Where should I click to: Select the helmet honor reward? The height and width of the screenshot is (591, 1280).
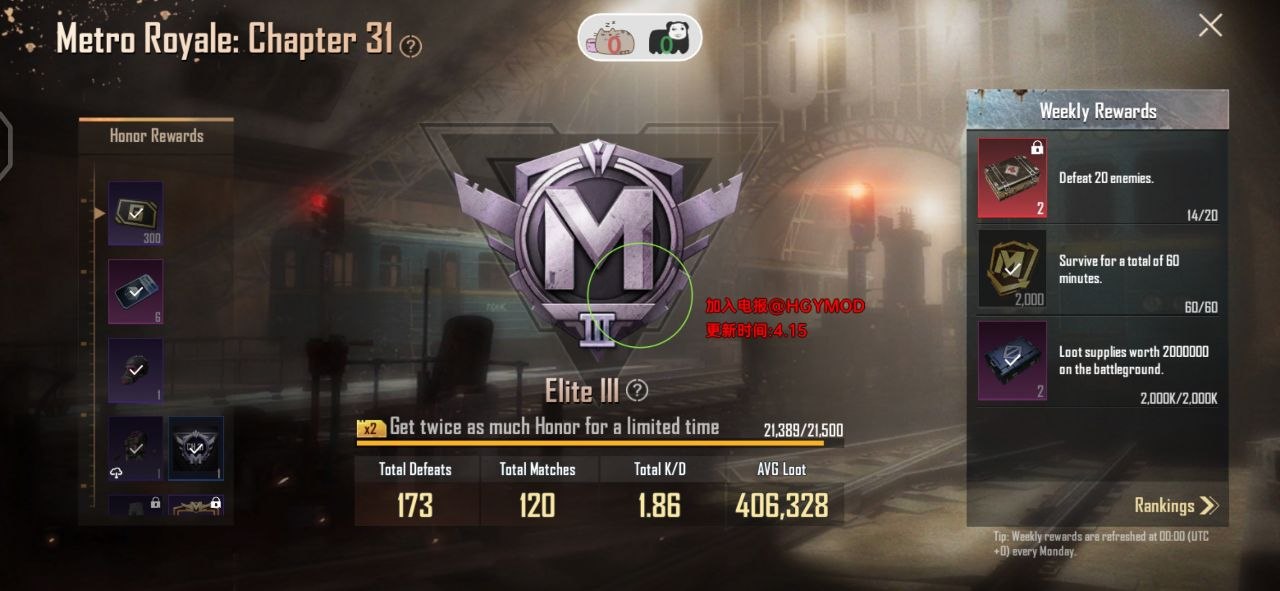[x=135, y=370]
